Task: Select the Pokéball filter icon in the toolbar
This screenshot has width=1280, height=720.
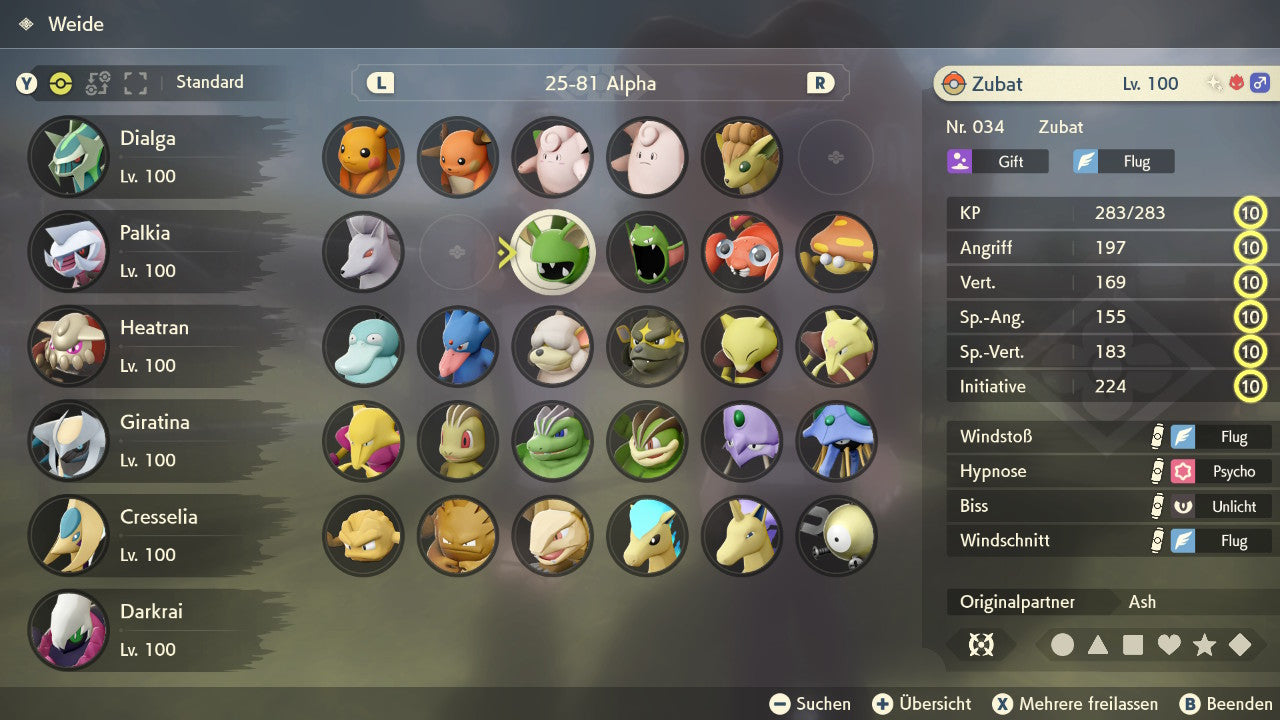Action: coord(60,83)
